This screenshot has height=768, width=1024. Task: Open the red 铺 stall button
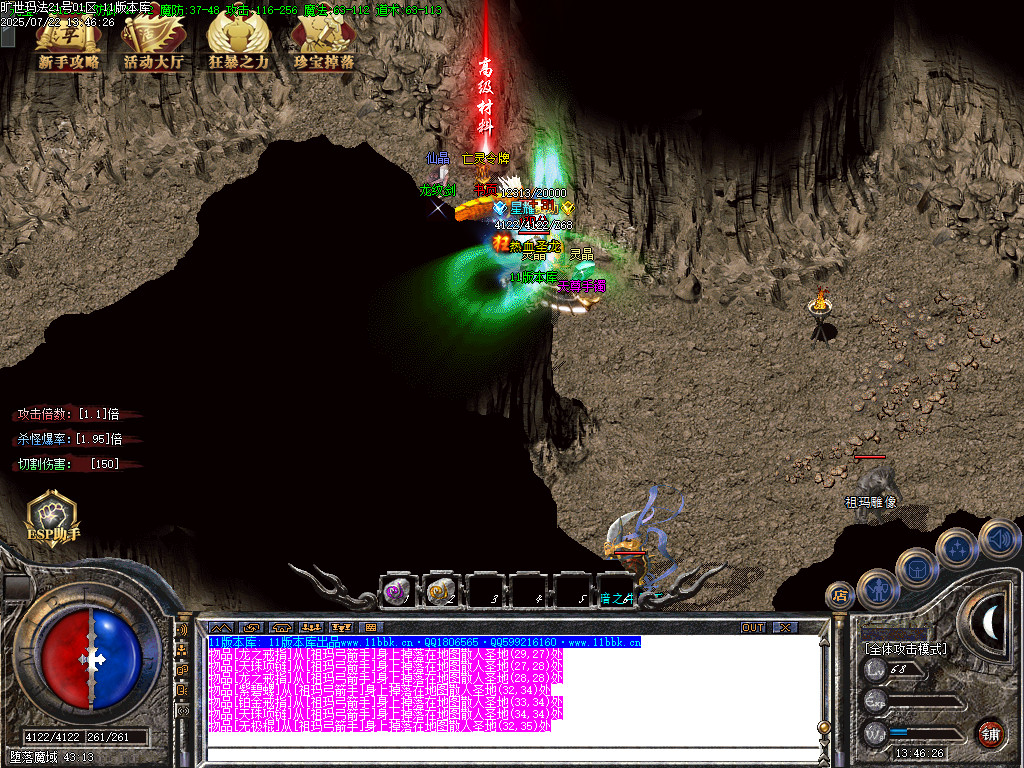point(991,733)
